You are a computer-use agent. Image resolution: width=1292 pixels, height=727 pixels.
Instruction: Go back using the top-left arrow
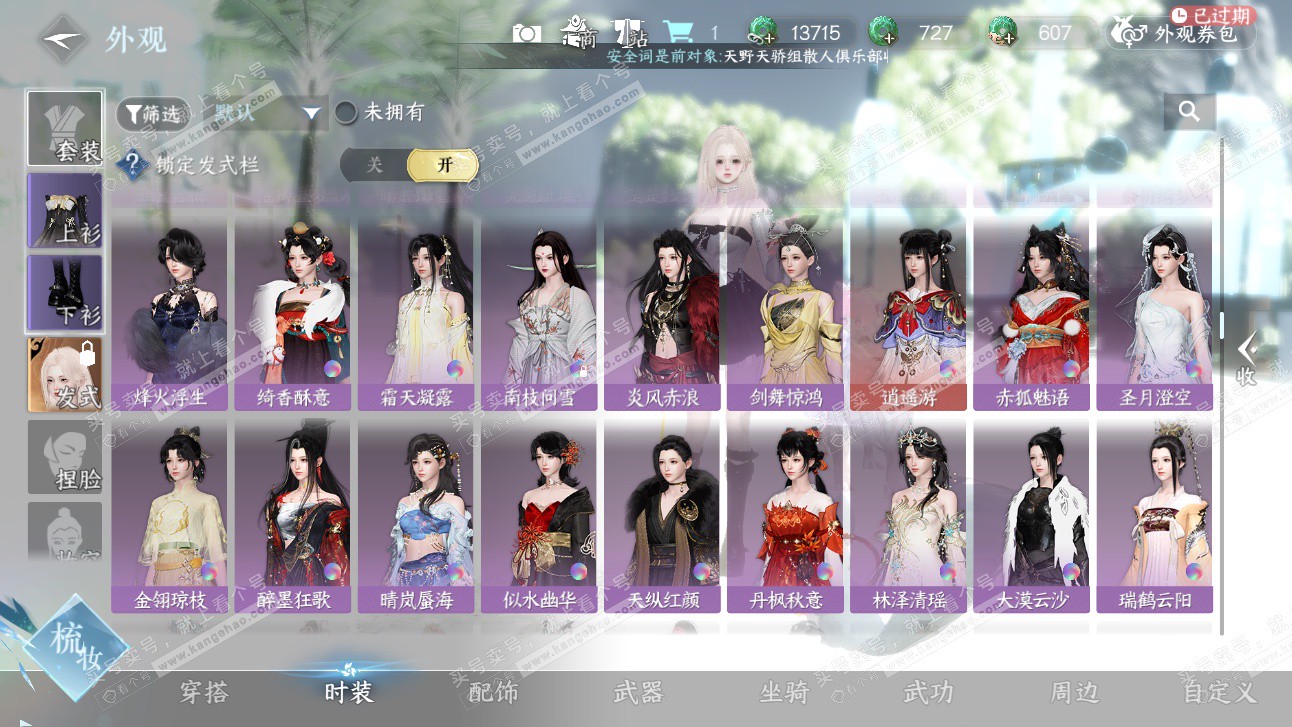tap(63, 39)
